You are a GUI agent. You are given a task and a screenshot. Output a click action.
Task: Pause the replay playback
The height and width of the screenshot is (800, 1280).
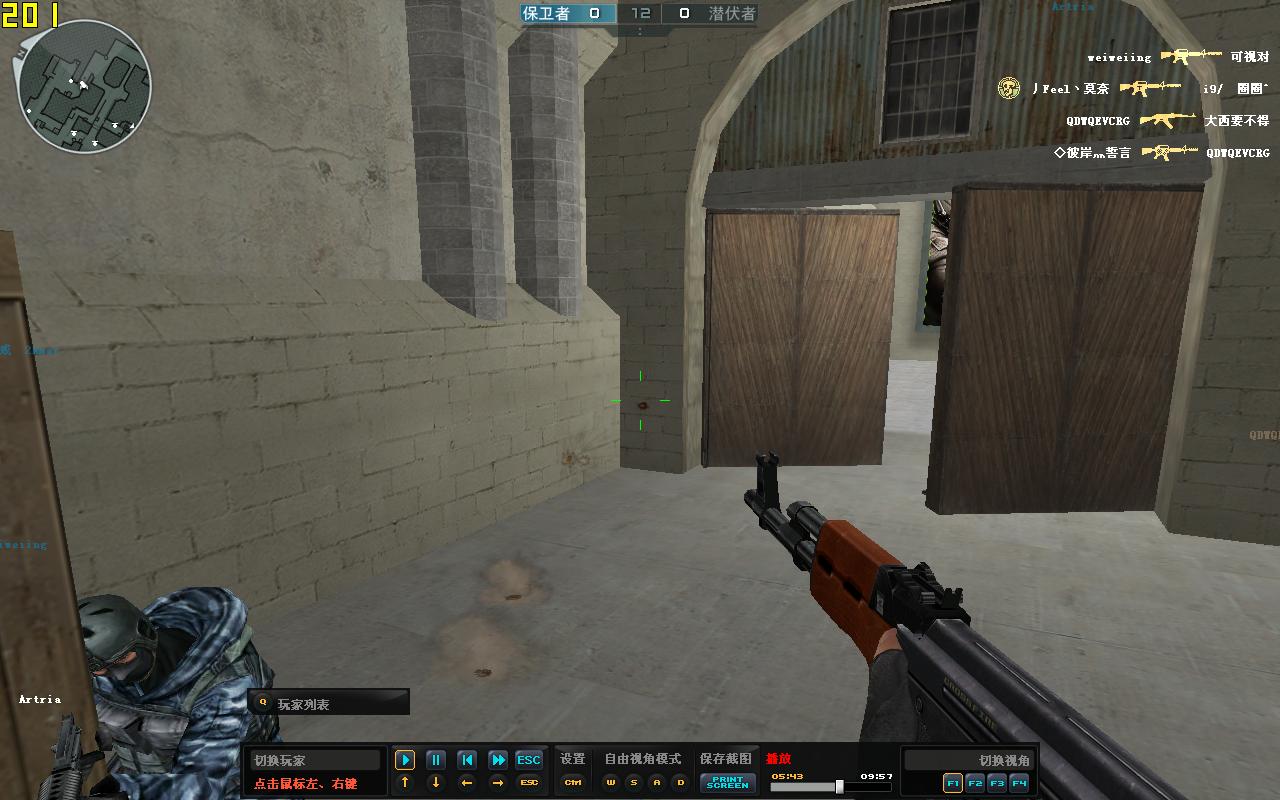436,760
